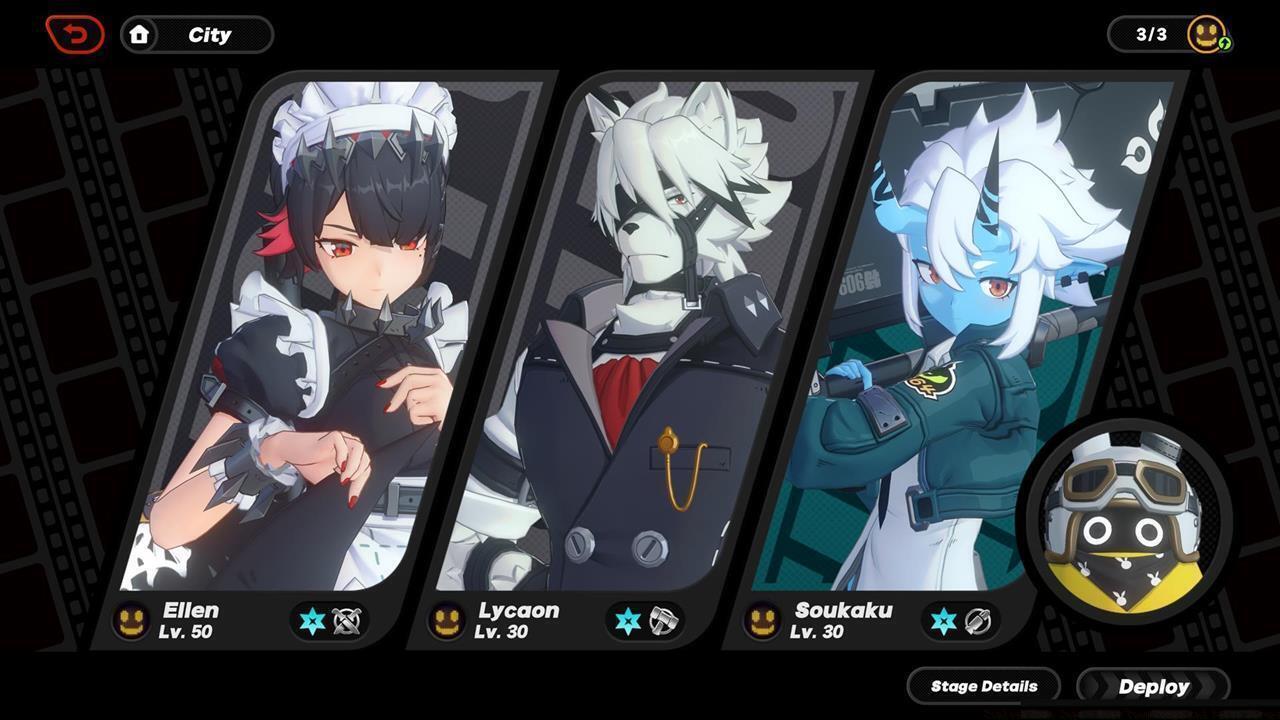Click the green upgrade arrow on the Bangboo icon
The height and width of the screenshot is (720, 1280).
[1227, 44]
